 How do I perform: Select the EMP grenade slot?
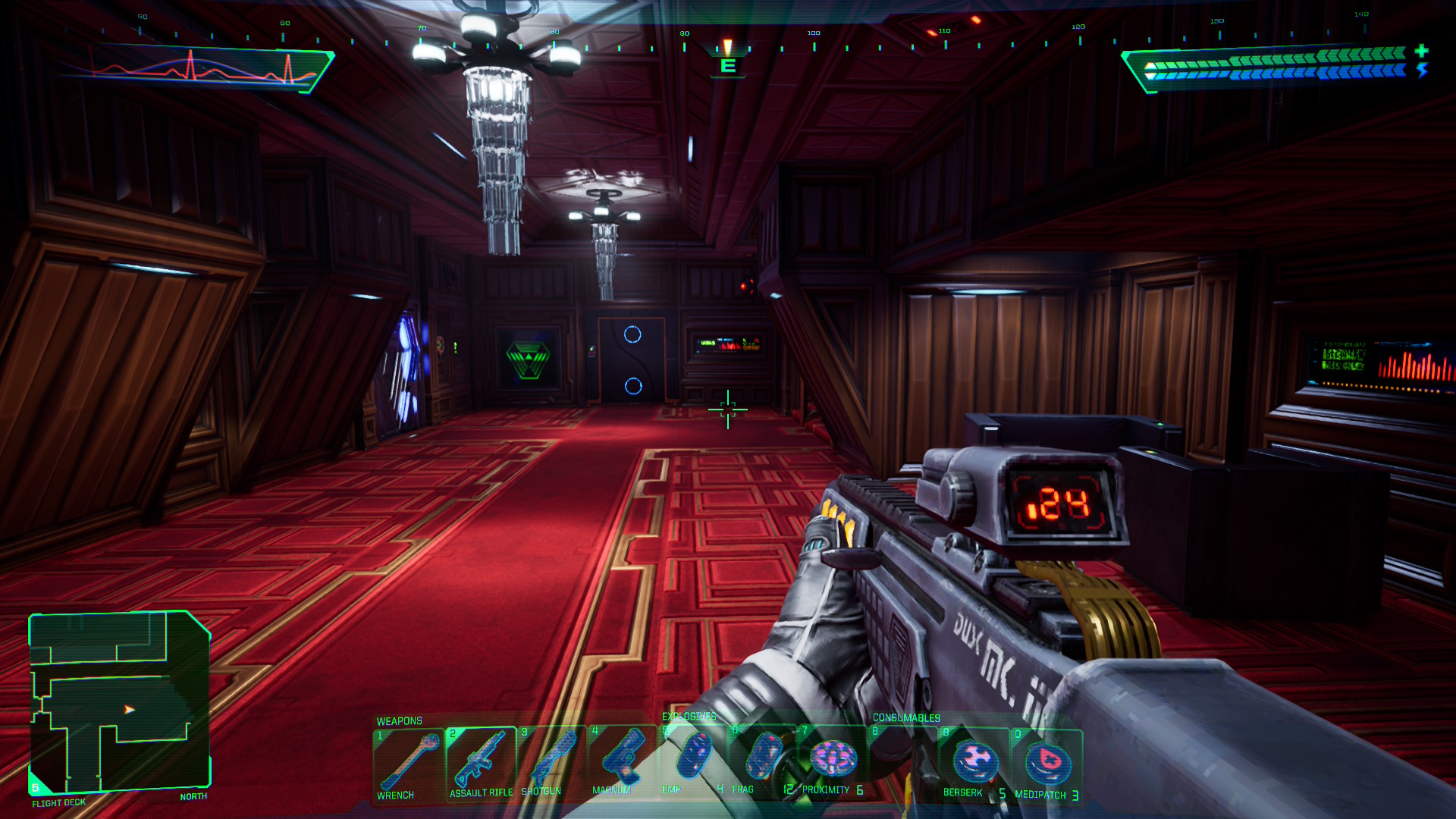(692, 758)
